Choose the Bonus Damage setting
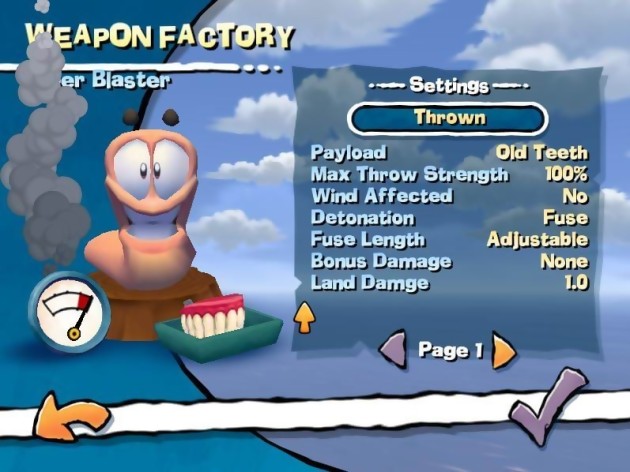This screenshot has height=472, width=630. [449, 261]
